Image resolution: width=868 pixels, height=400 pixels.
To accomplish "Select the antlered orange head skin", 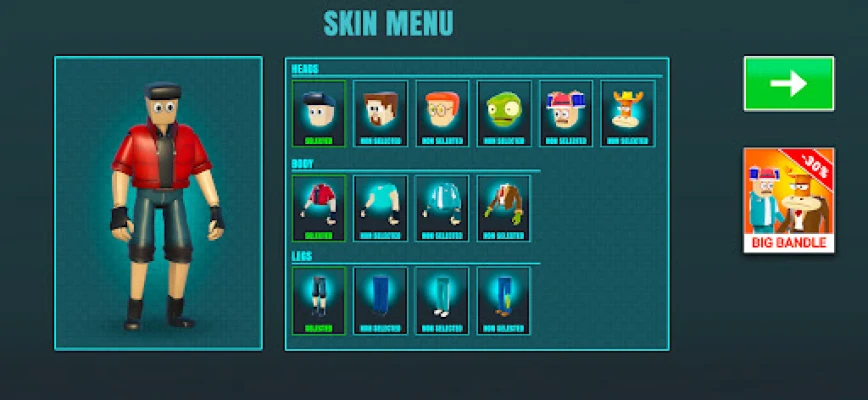I will point(628,113).
